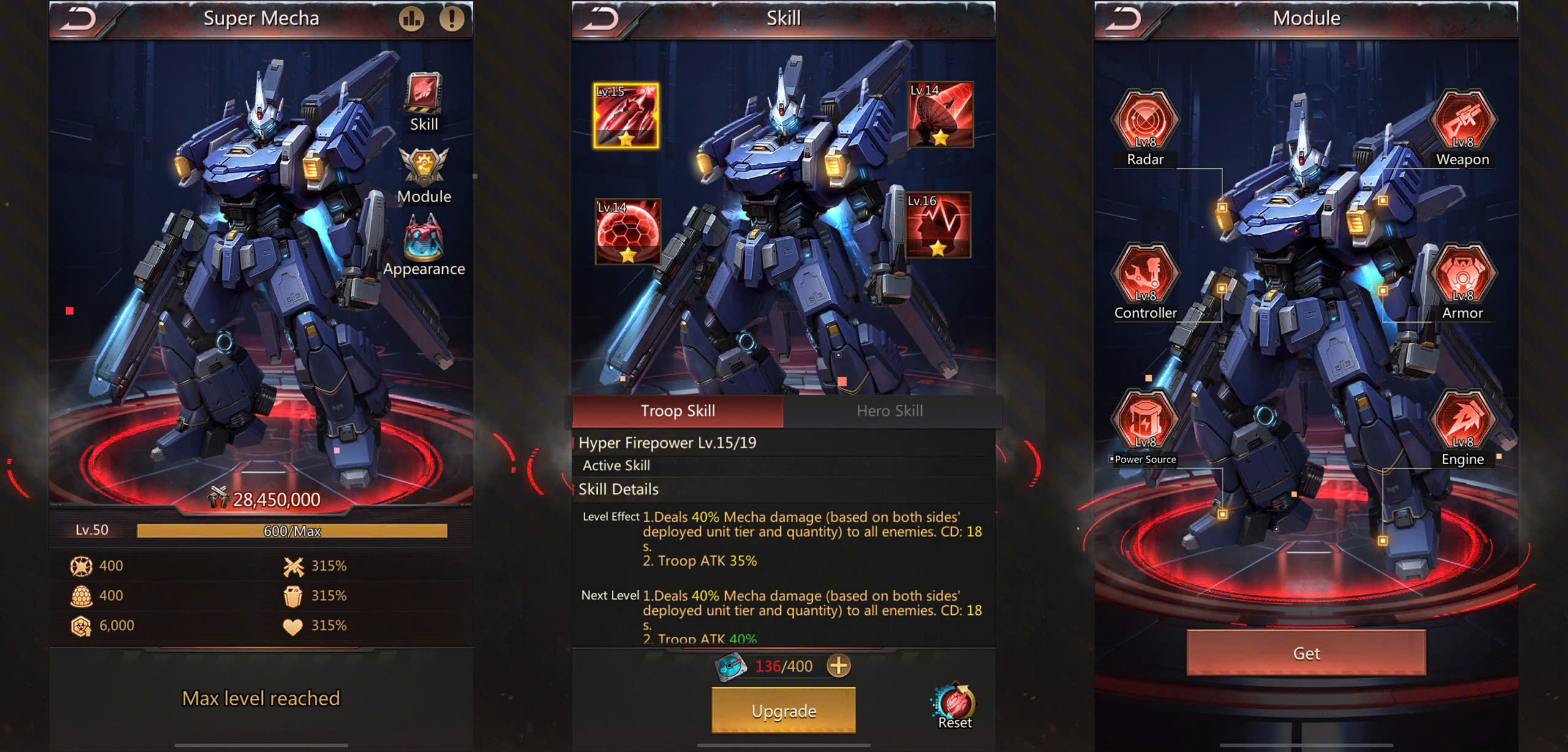This screenshot has width=1568, height=752.
Task: Reset the mecha skills
Action: tap(954, 706)
